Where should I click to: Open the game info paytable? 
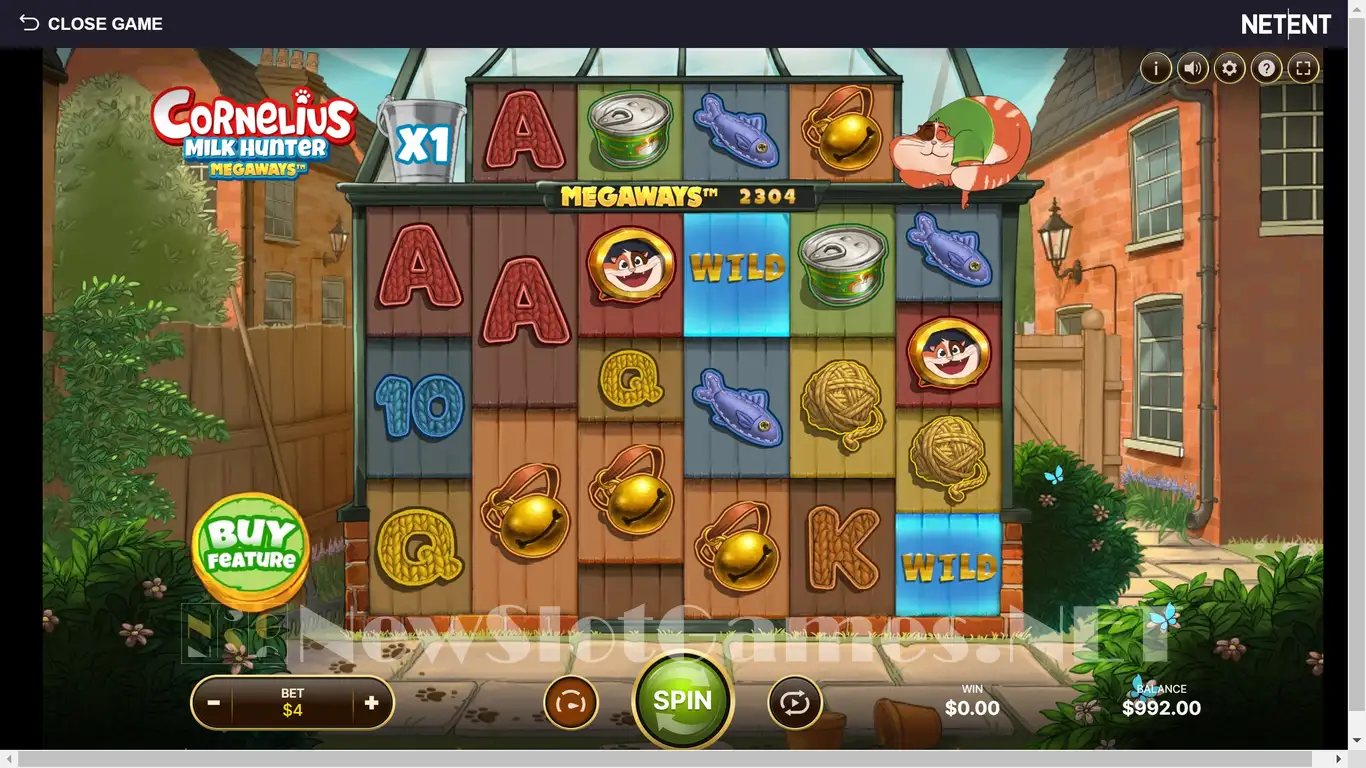click(x=1156, y=68)
